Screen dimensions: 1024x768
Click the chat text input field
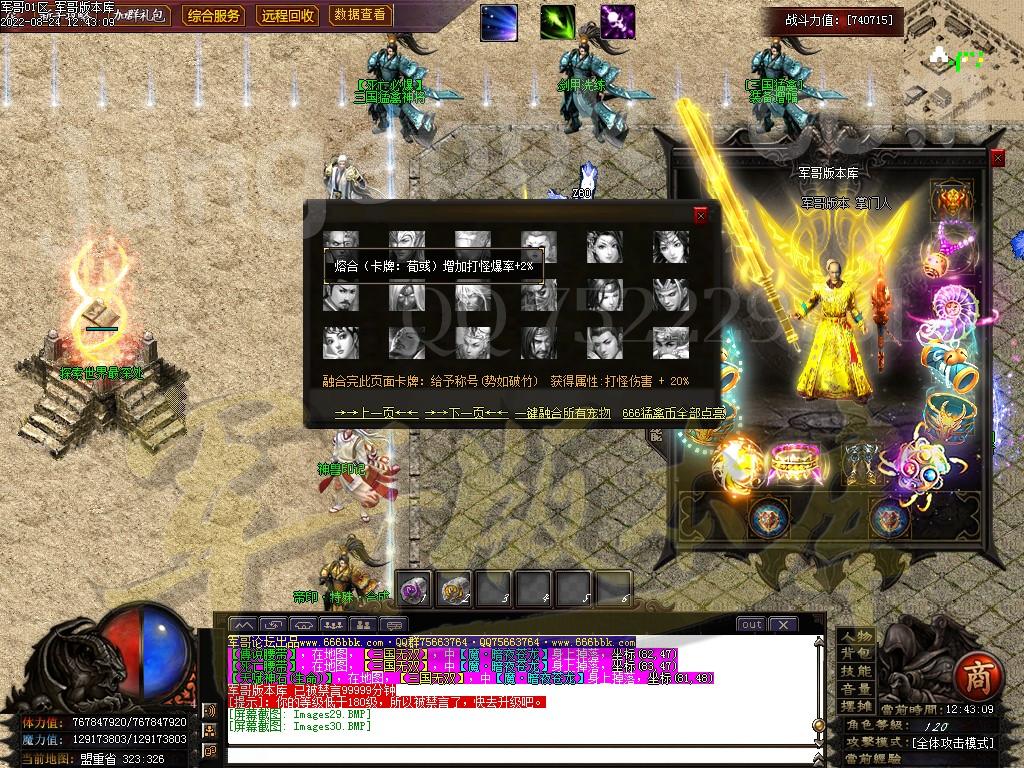coord(520,752)
